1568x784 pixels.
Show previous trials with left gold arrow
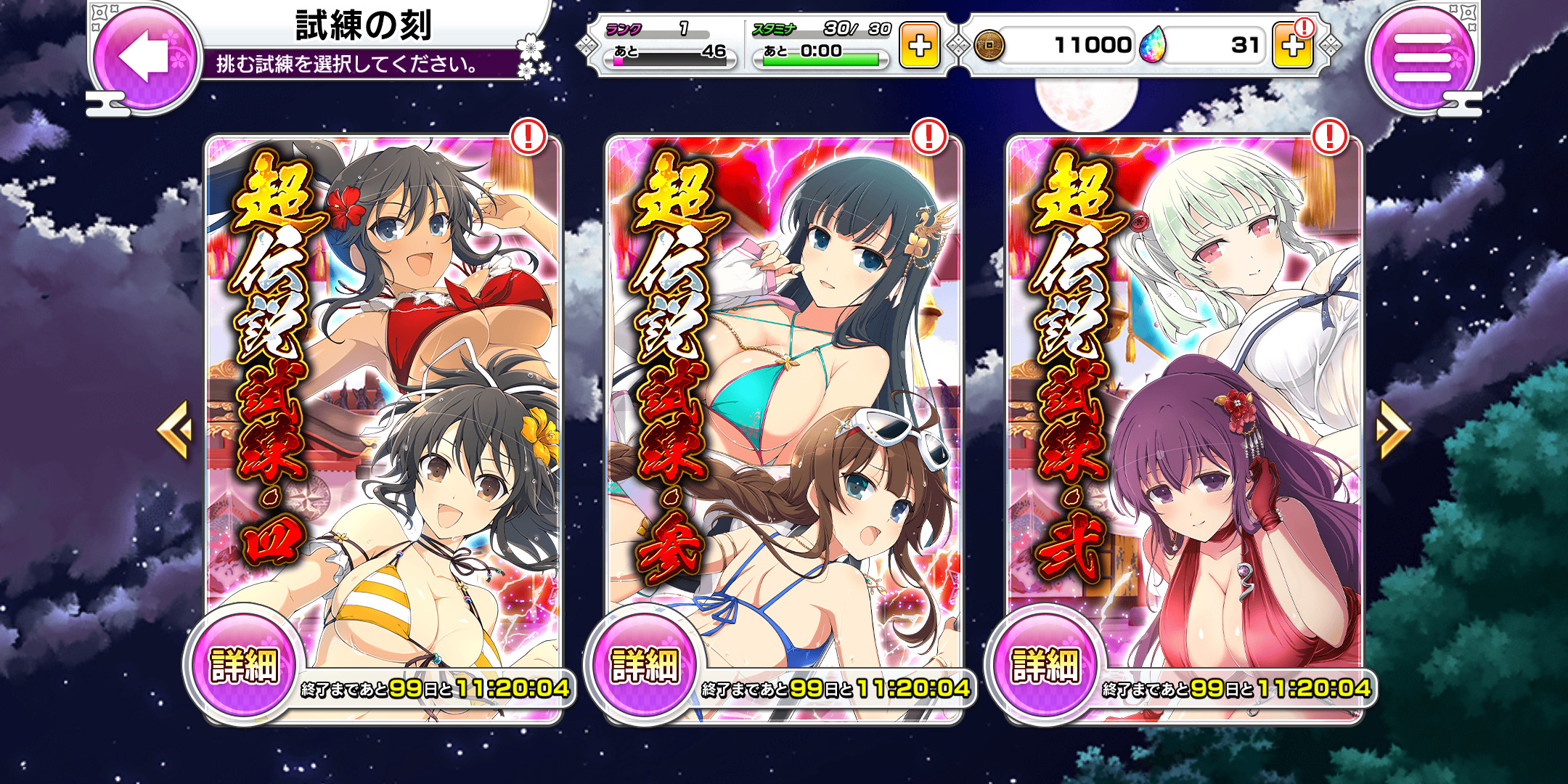click(x=174, y=430)
